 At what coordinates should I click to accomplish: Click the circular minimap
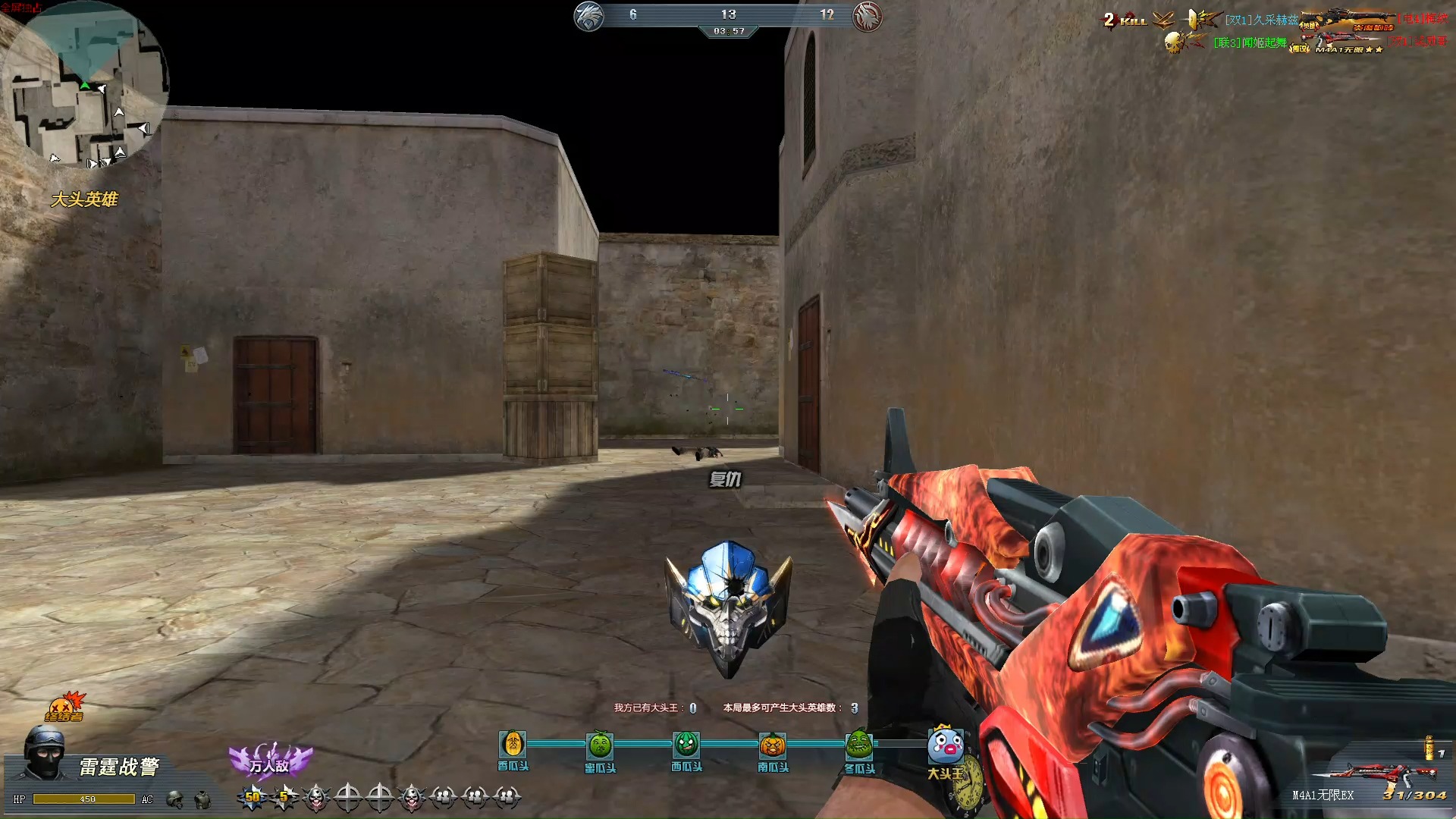click(x=85, y=83)
